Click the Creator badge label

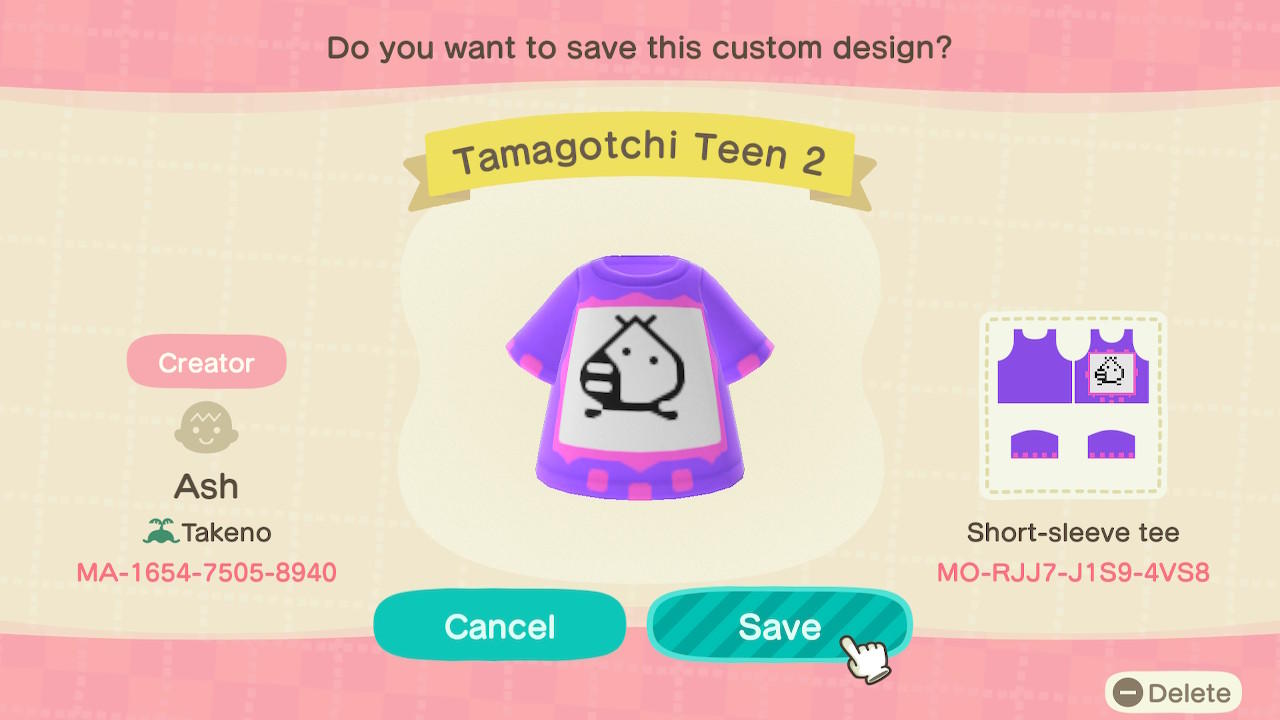206,362
